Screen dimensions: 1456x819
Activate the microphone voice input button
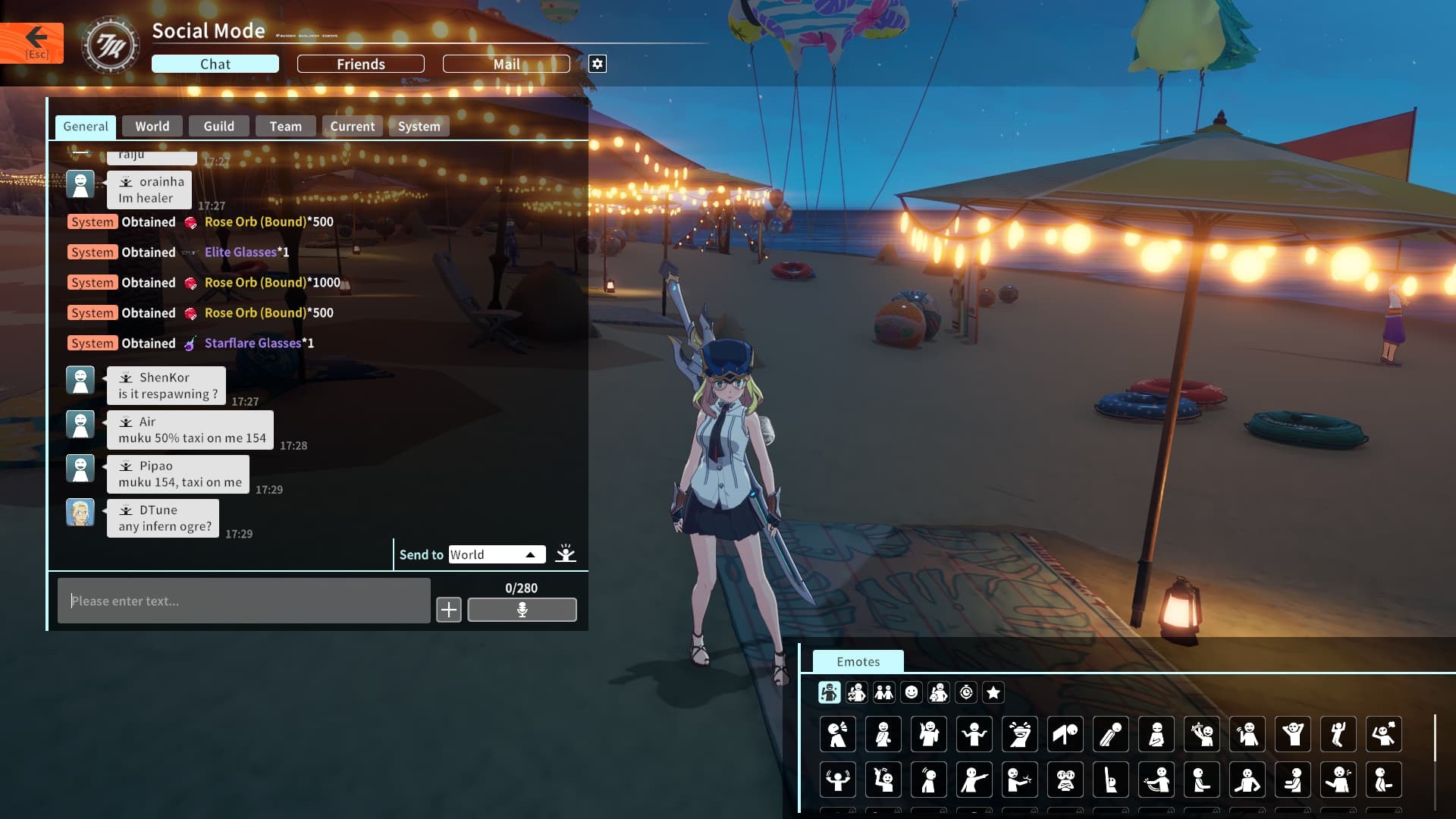[x=522, y=610]
